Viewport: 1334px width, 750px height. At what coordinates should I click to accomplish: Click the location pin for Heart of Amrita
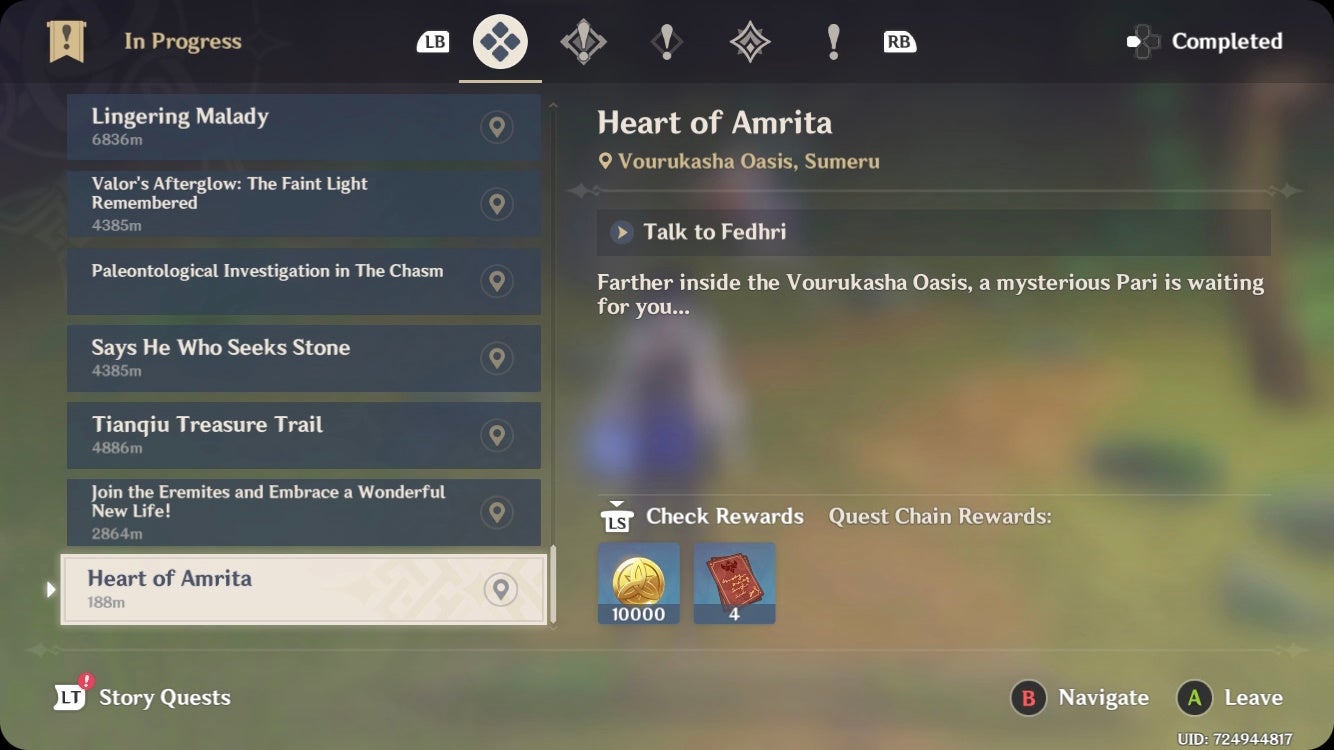tap(501, 590)
